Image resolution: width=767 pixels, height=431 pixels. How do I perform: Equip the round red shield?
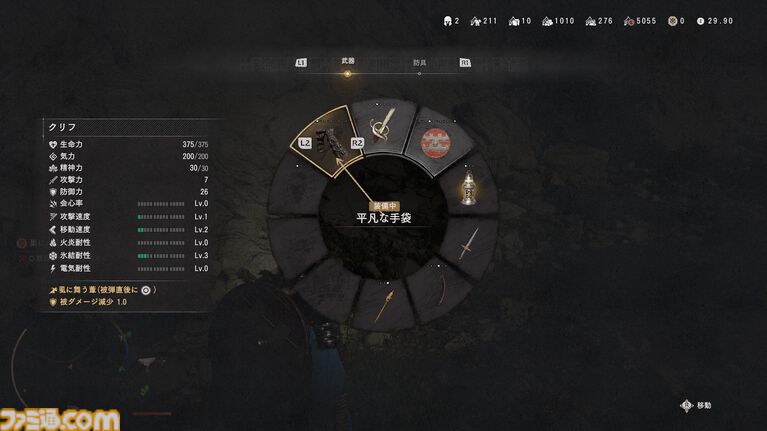[436, 143]
